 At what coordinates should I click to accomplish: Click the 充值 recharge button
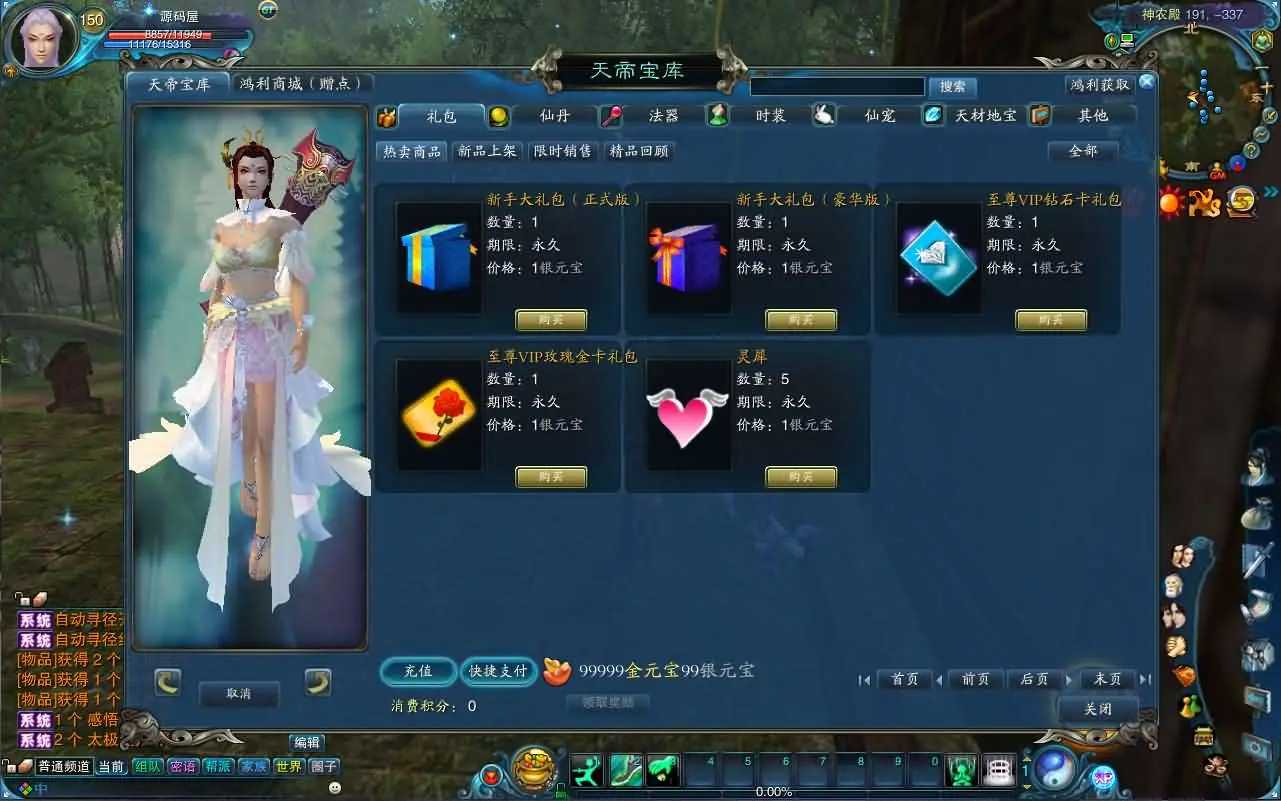417,672
